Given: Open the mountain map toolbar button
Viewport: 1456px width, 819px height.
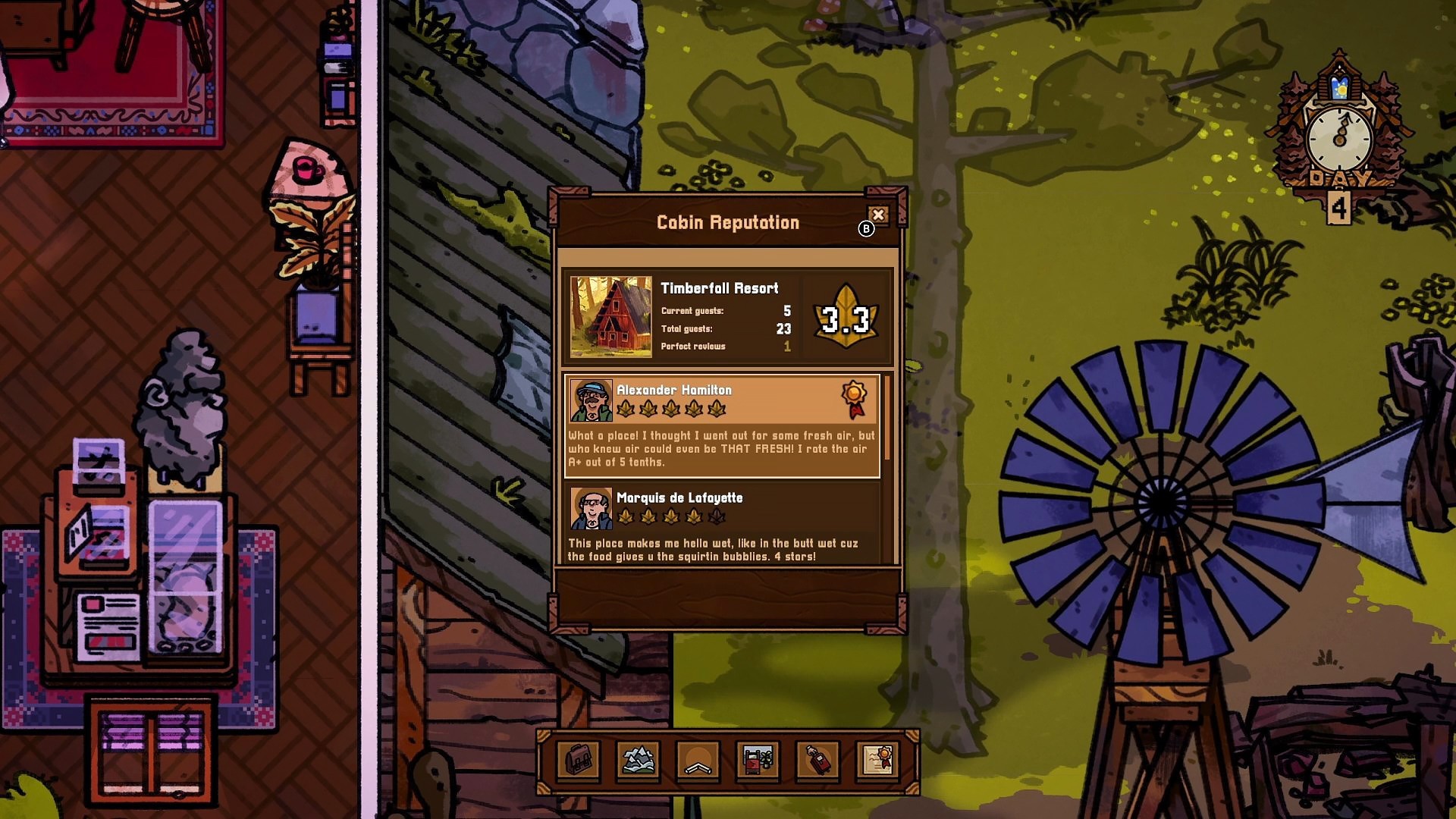Looking at the screenshot, I should click(x=638, y=760).
